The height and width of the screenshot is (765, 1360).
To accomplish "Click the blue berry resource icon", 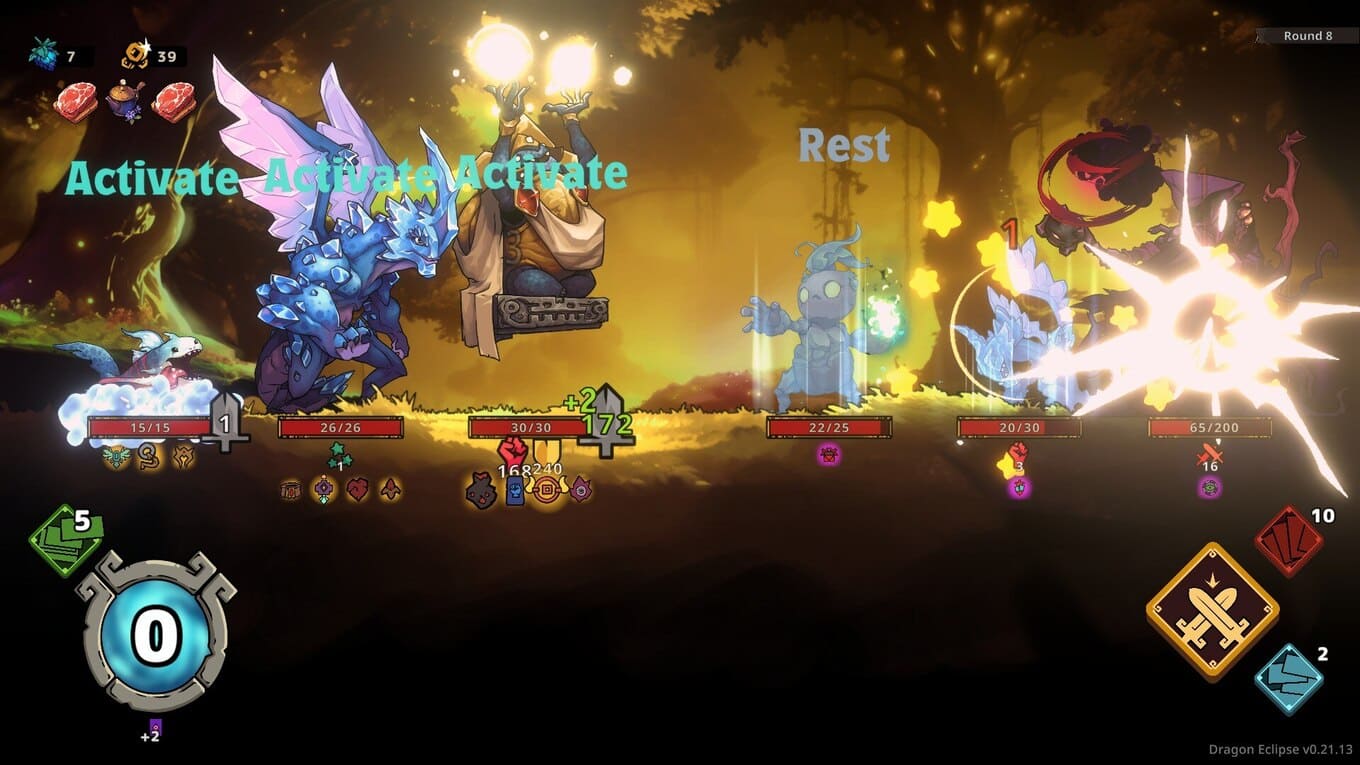I will tap(45, 55).
